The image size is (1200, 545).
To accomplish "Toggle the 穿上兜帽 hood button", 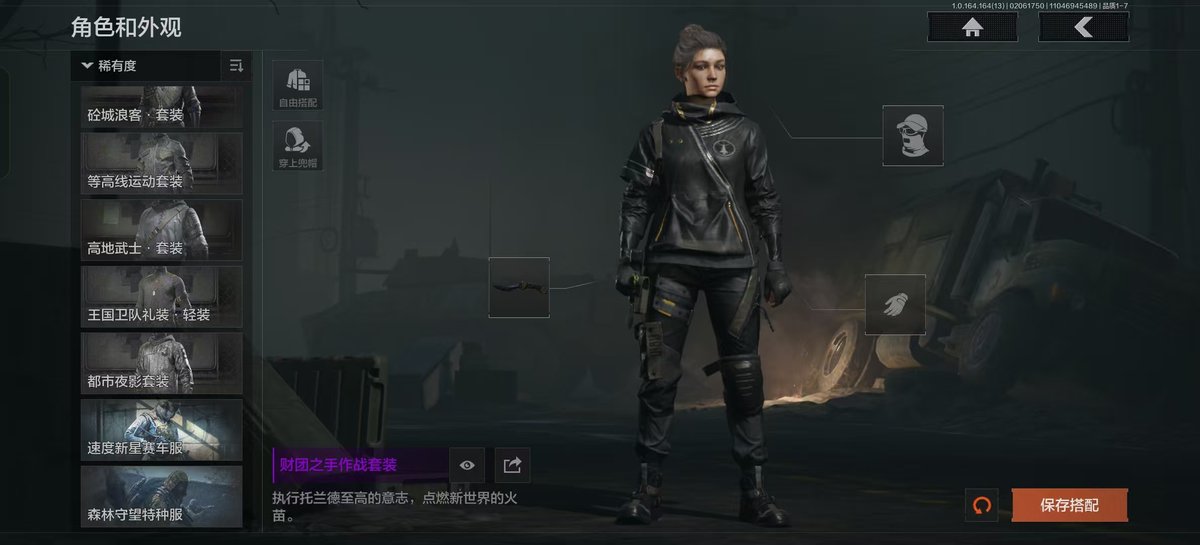I will pyautogui.click(x=298, y=147).
